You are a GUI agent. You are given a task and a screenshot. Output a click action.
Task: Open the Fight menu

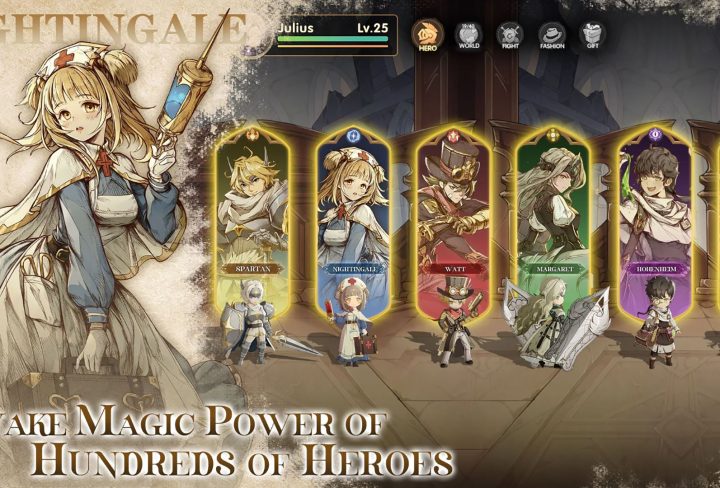(510, 36)
